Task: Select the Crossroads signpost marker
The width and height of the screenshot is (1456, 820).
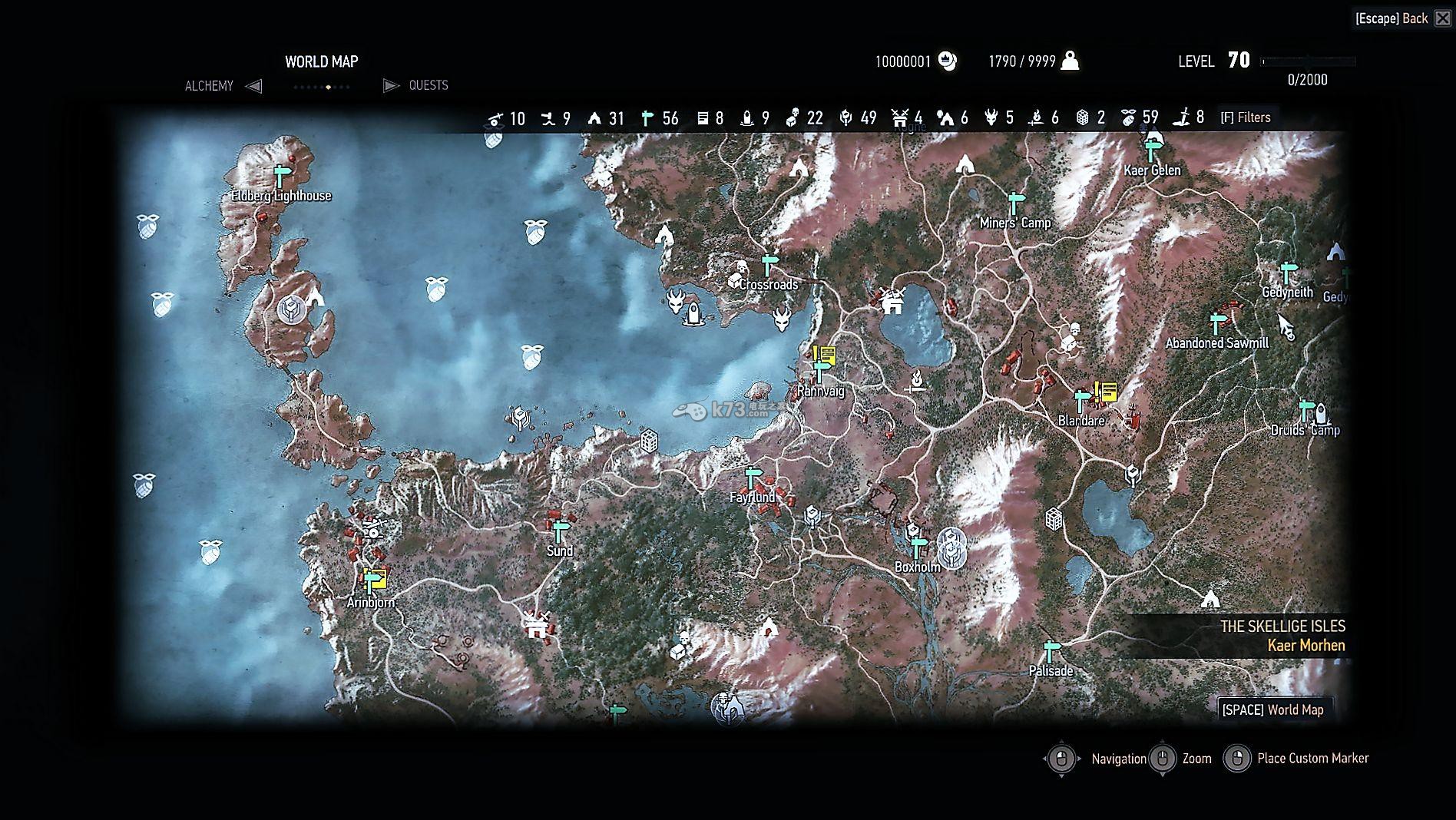Action: [x=769, y=265]
